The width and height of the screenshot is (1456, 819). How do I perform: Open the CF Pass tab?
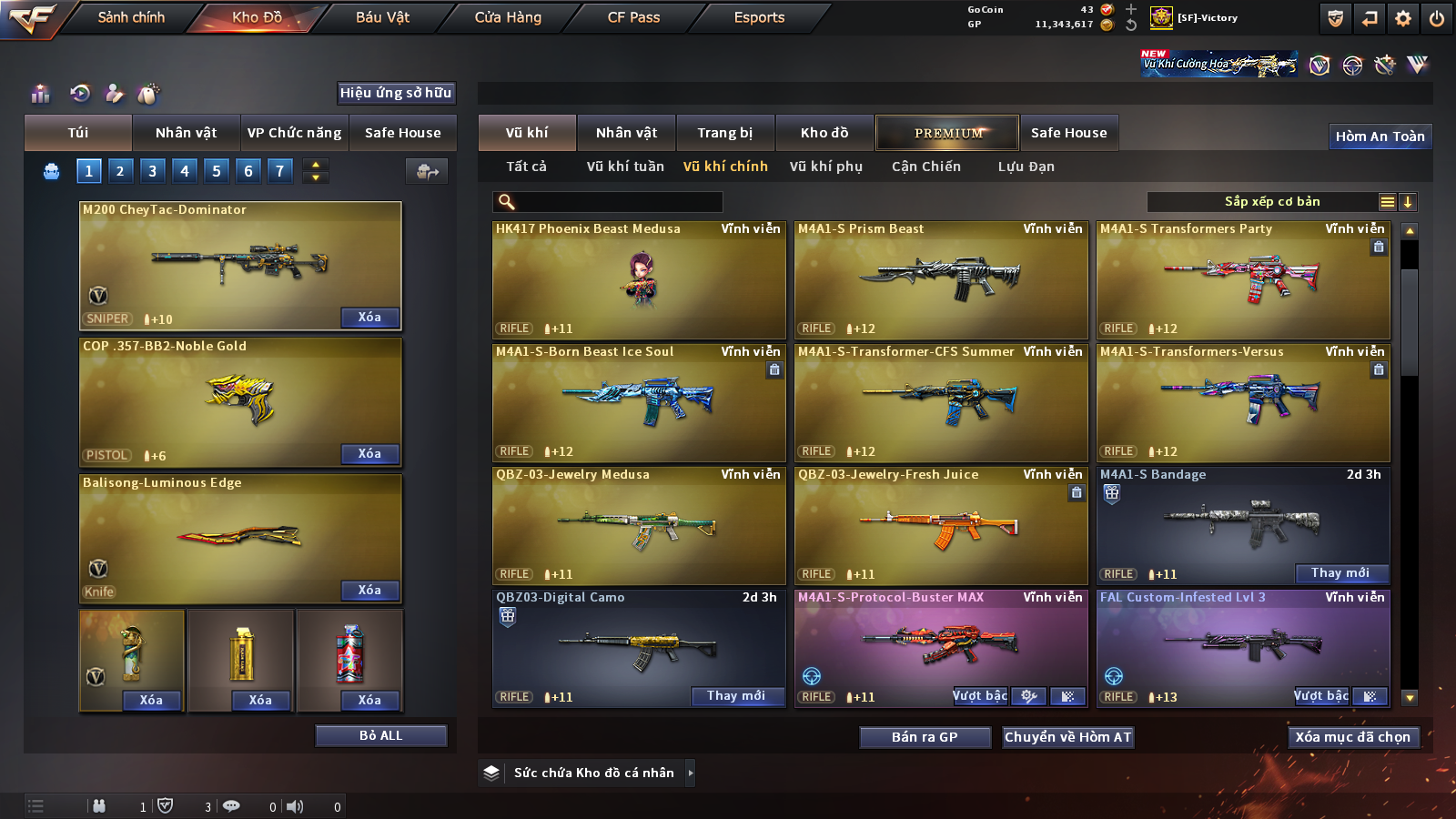pos(633,17)
